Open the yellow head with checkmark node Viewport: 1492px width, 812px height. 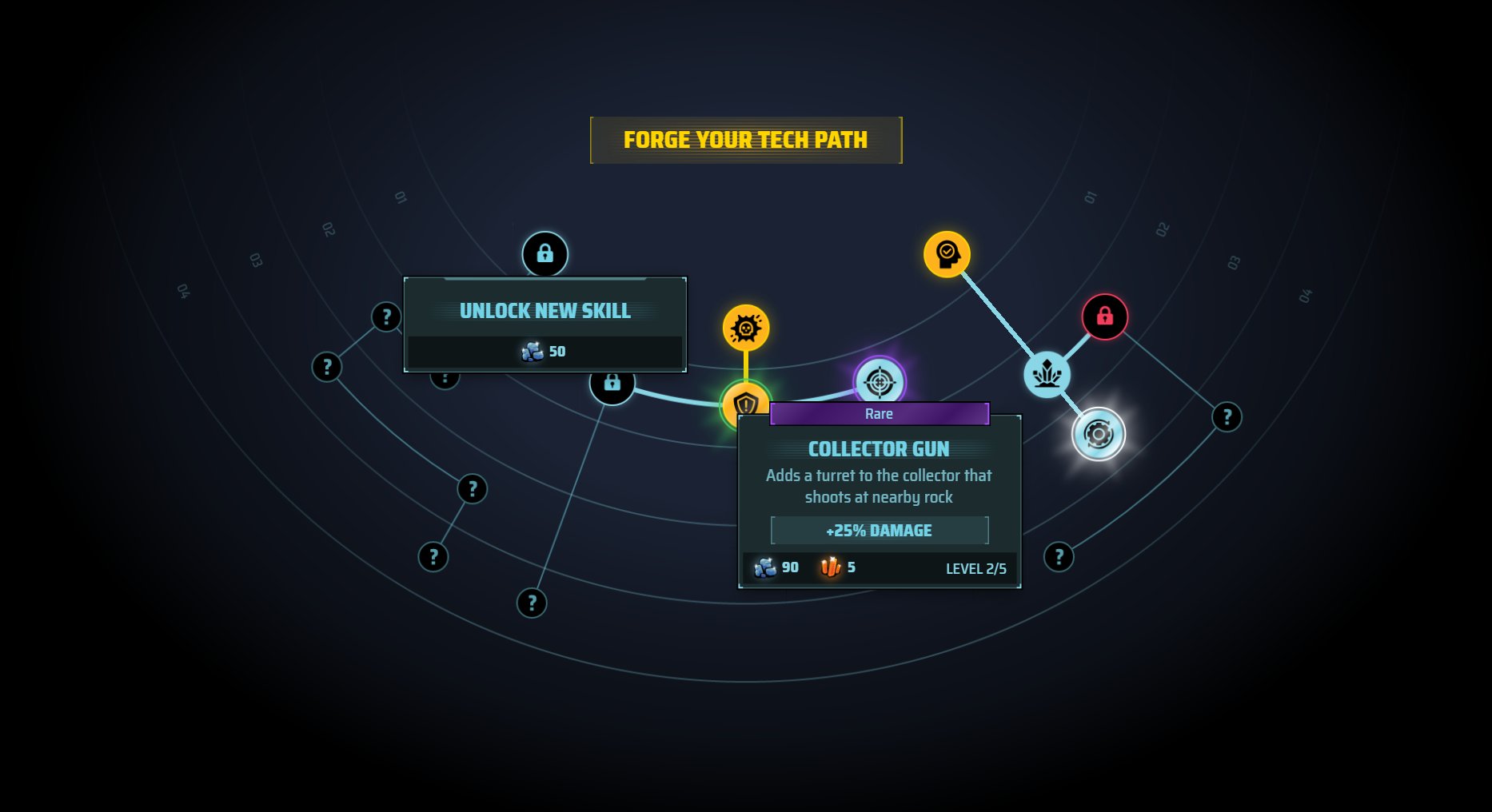coord(947,254)
